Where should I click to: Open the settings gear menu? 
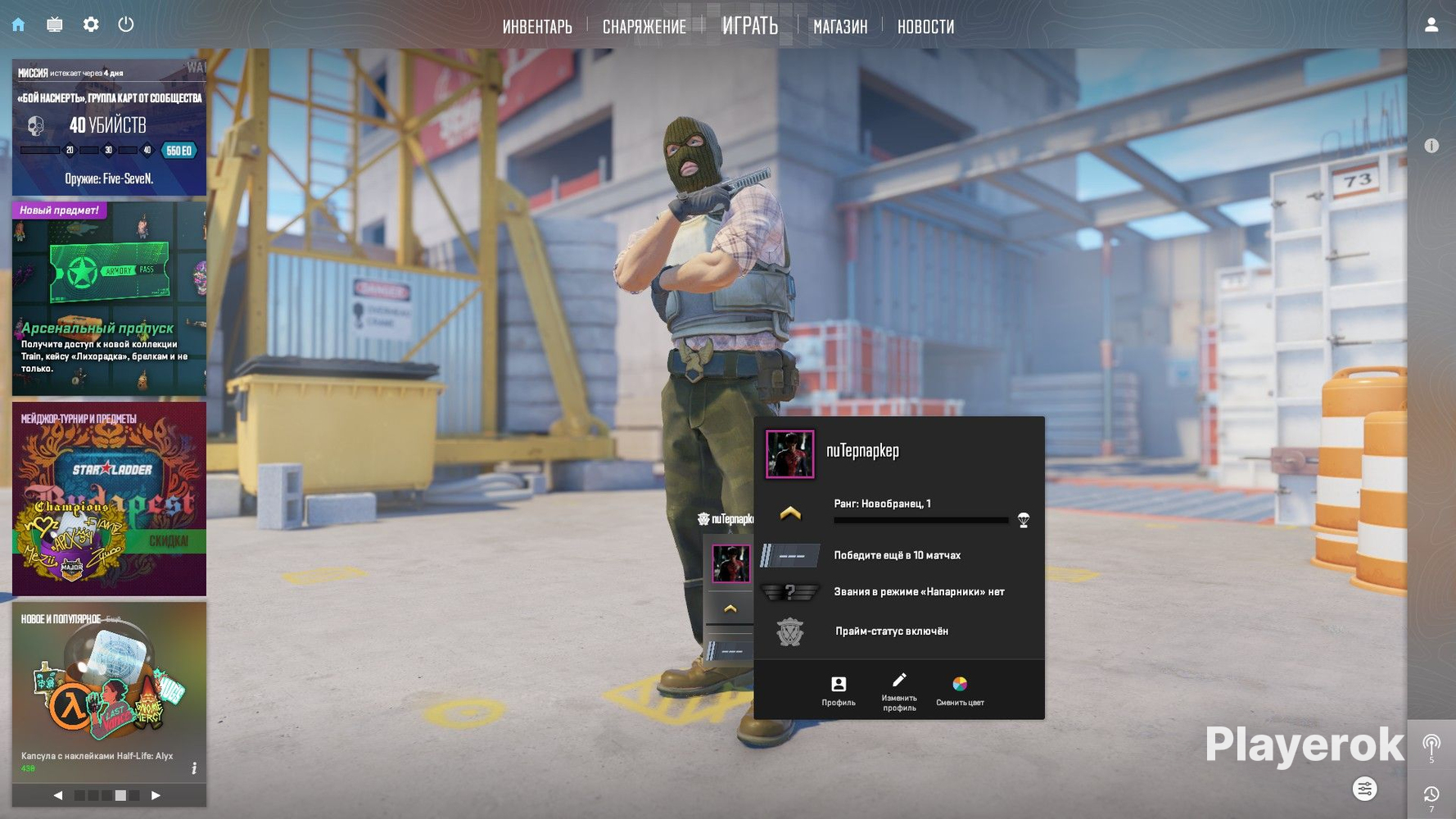(91, 25)
